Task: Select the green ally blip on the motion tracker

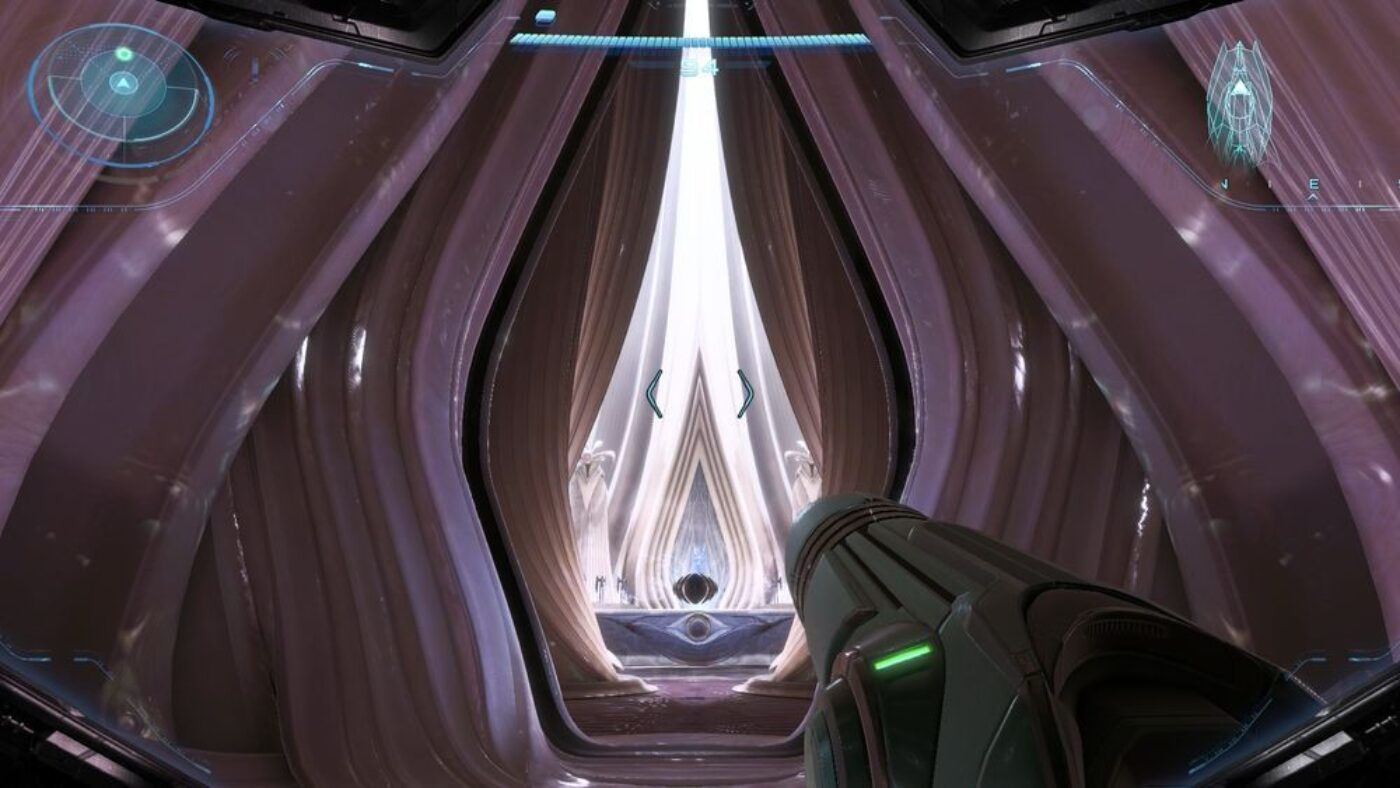Action: (124, 53)
